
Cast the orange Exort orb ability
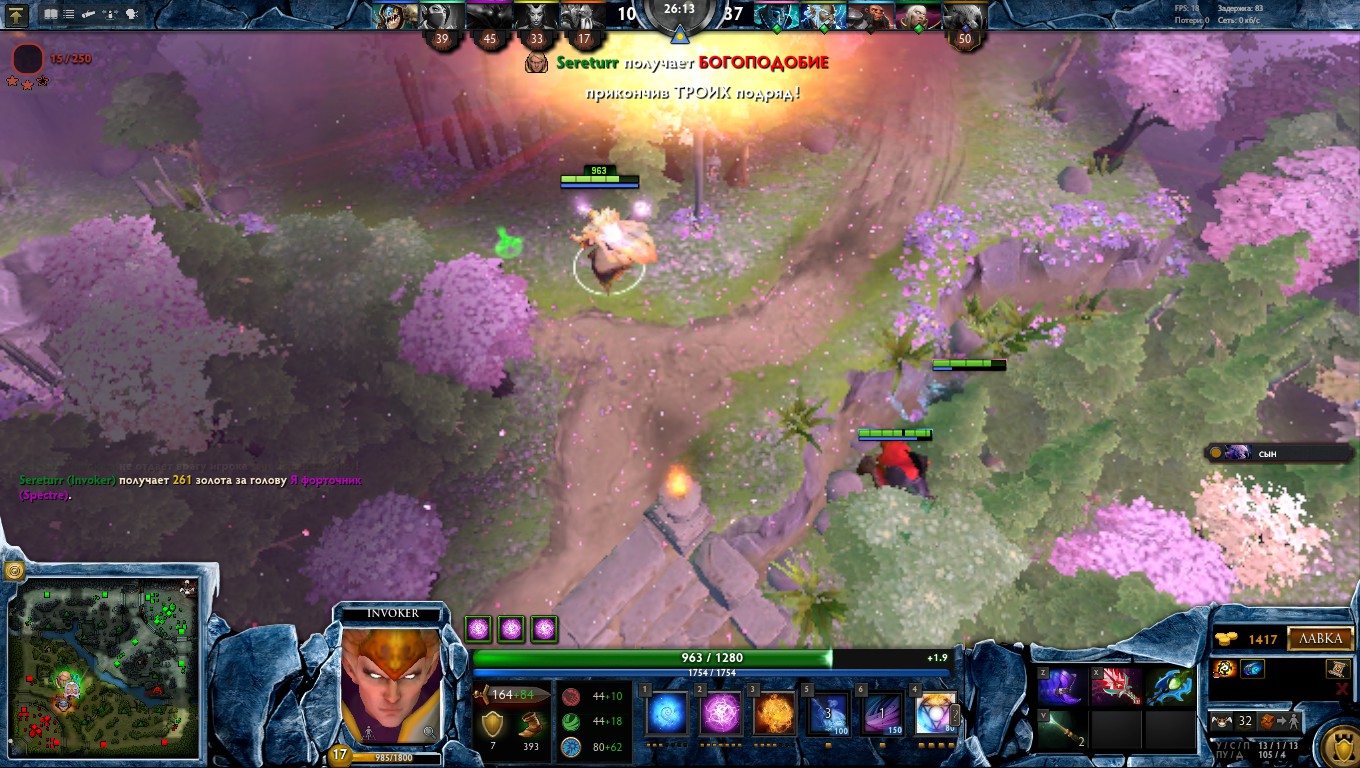[774, 714]
